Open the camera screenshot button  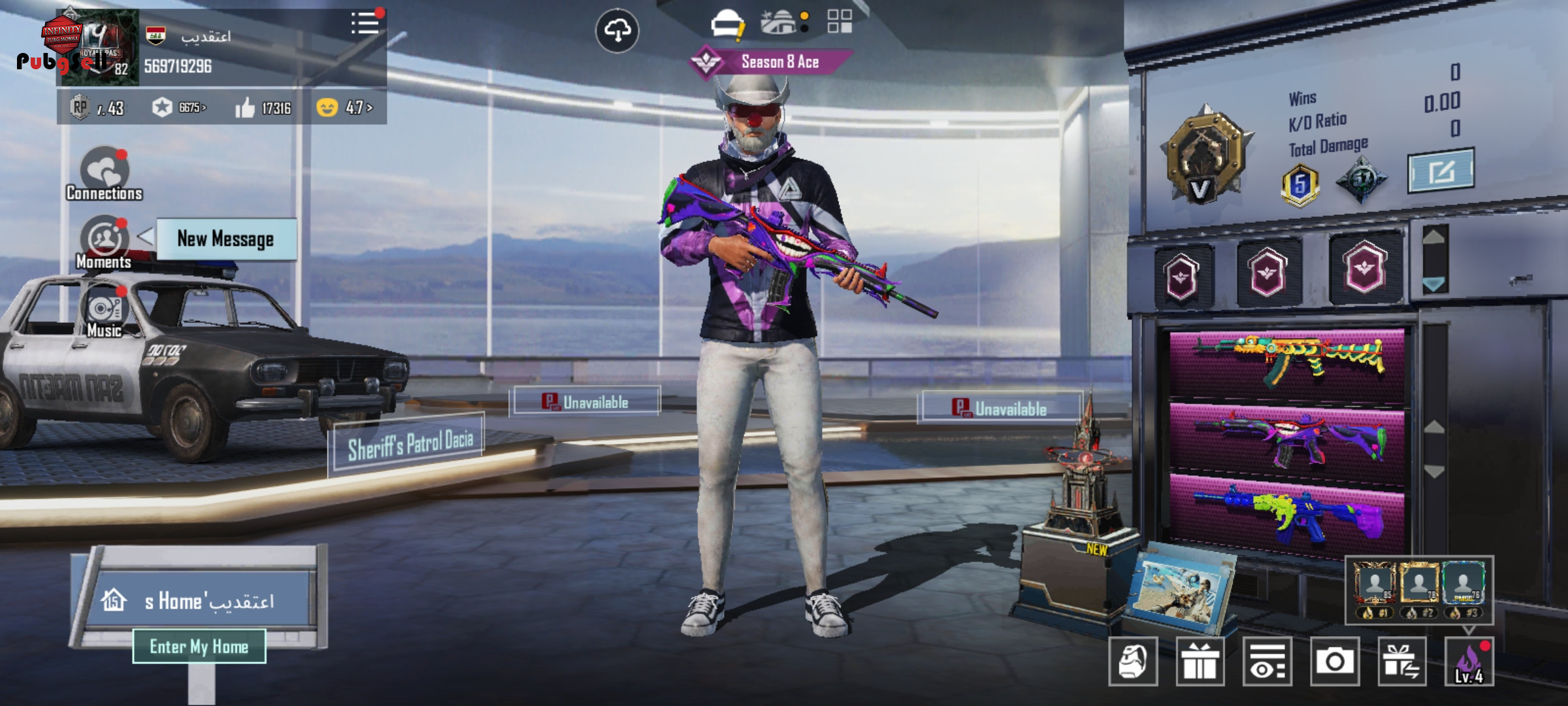(1334, 662)
